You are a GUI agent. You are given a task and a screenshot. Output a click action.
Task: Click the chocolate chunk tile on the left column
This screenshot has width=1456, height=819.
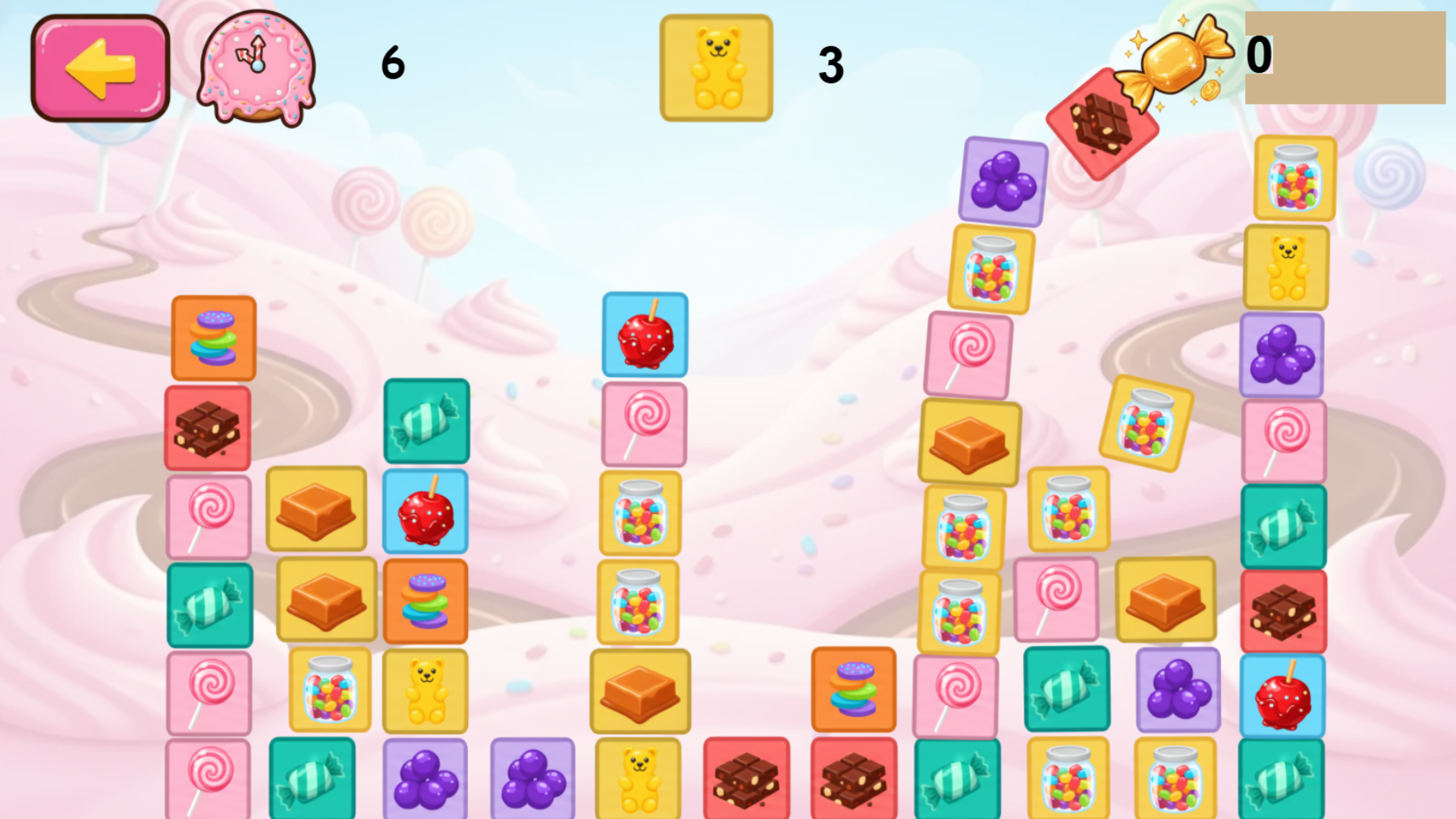click(x=209, y=426)
